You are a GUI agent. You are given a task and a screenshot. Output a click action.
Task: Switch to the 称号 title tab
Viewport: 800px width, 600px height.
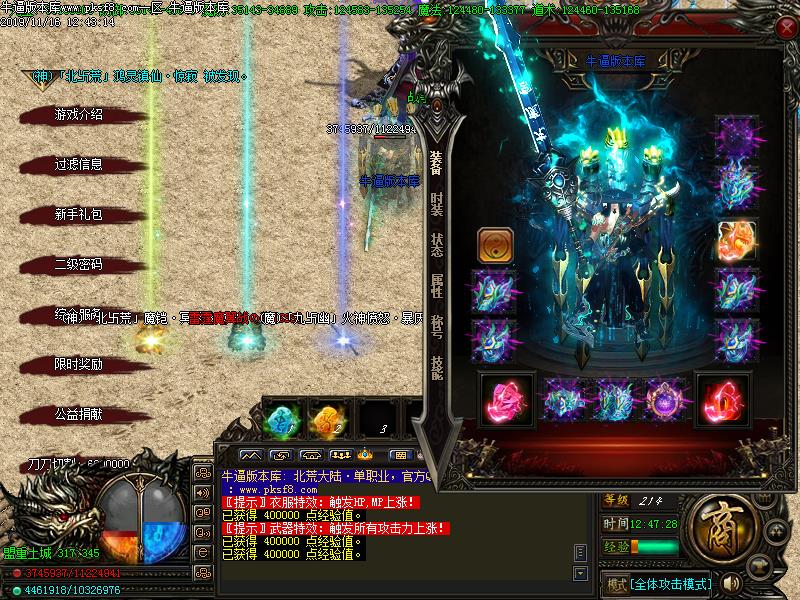[436, 327]
